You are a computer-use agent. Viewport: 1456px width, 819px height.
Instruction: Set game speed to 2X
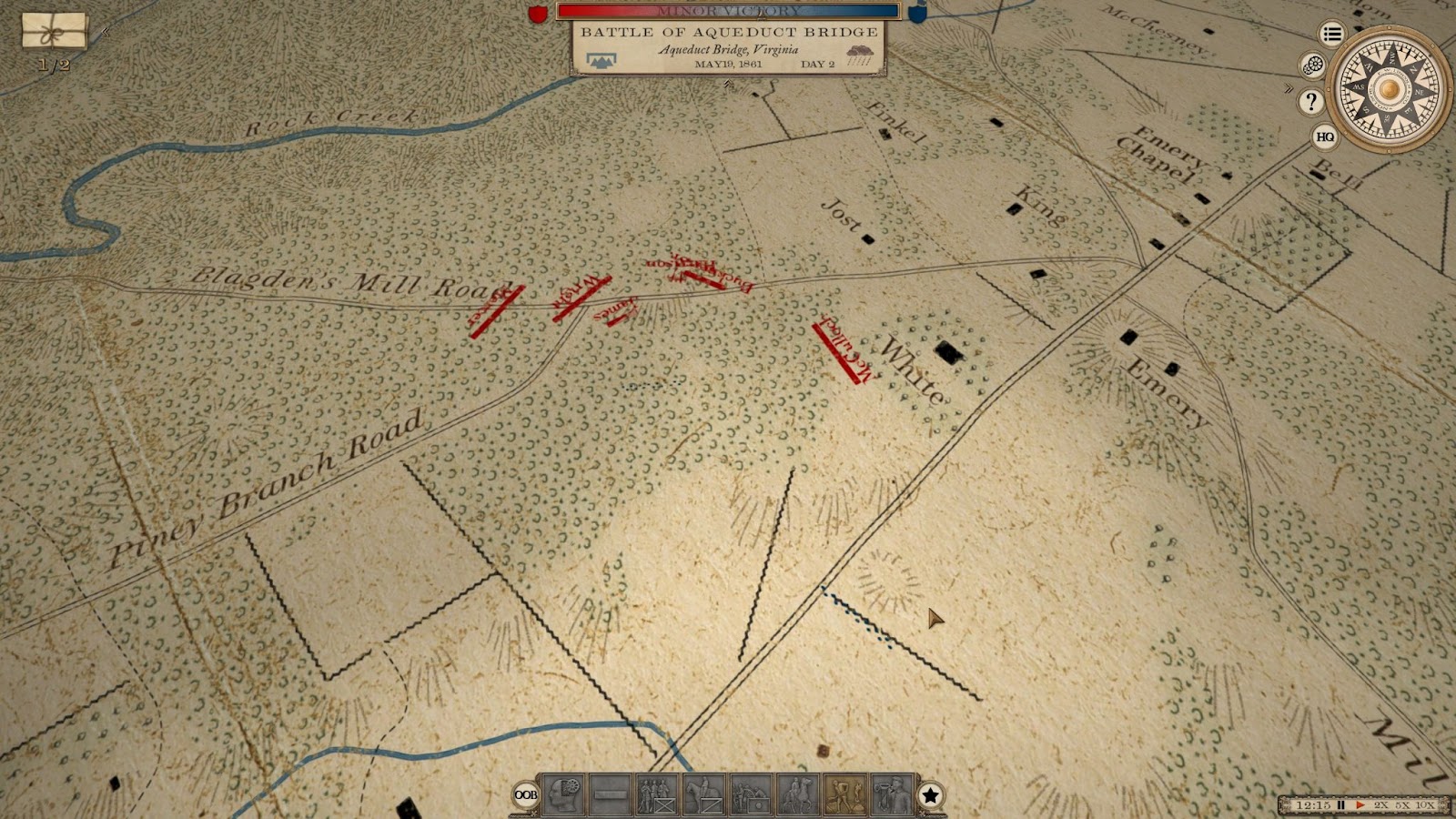point(1381,805)
